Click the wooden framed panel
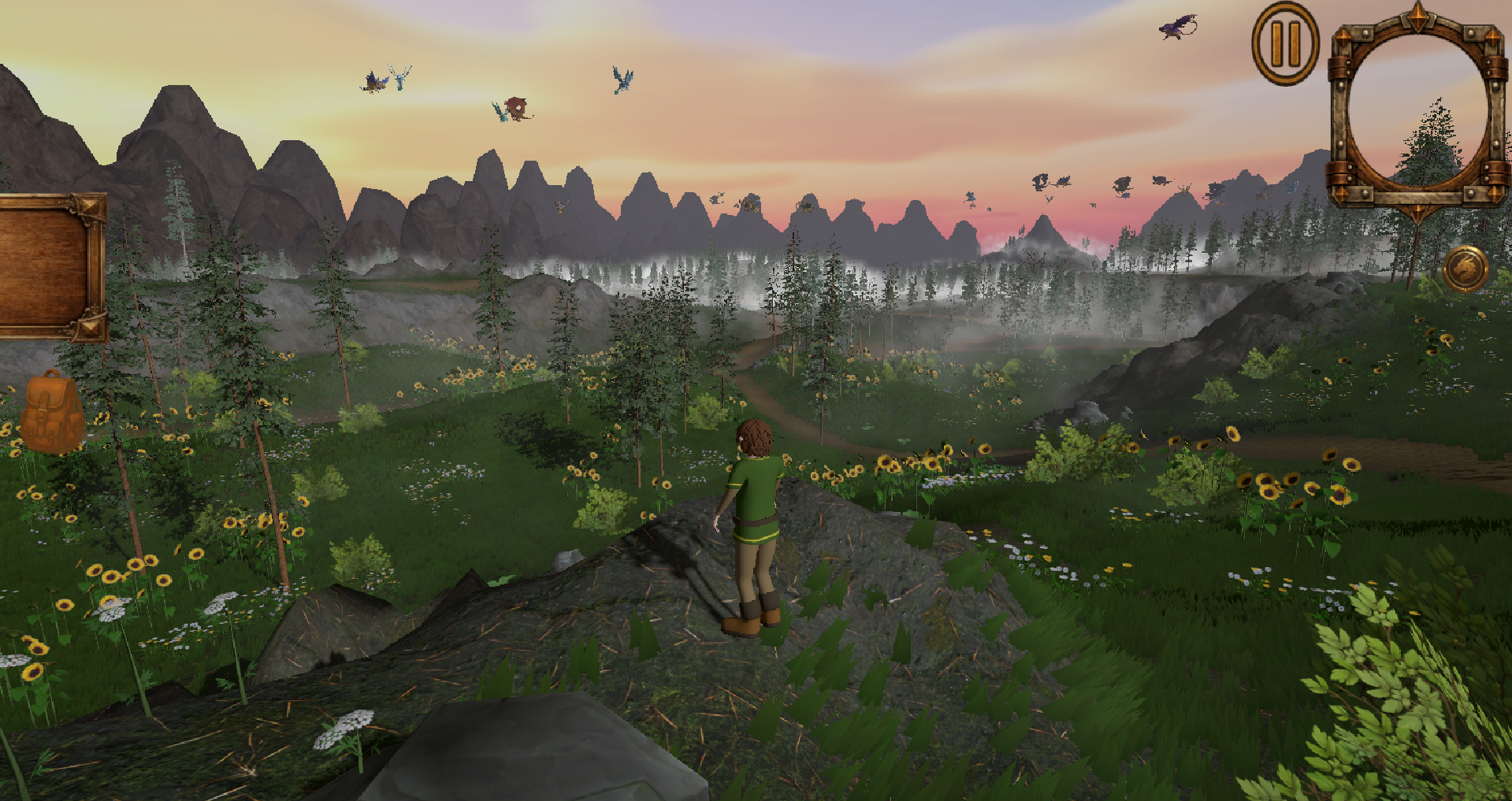This screenshot has width=1512, height=801. pyautogui.click(x=49, y=267)
